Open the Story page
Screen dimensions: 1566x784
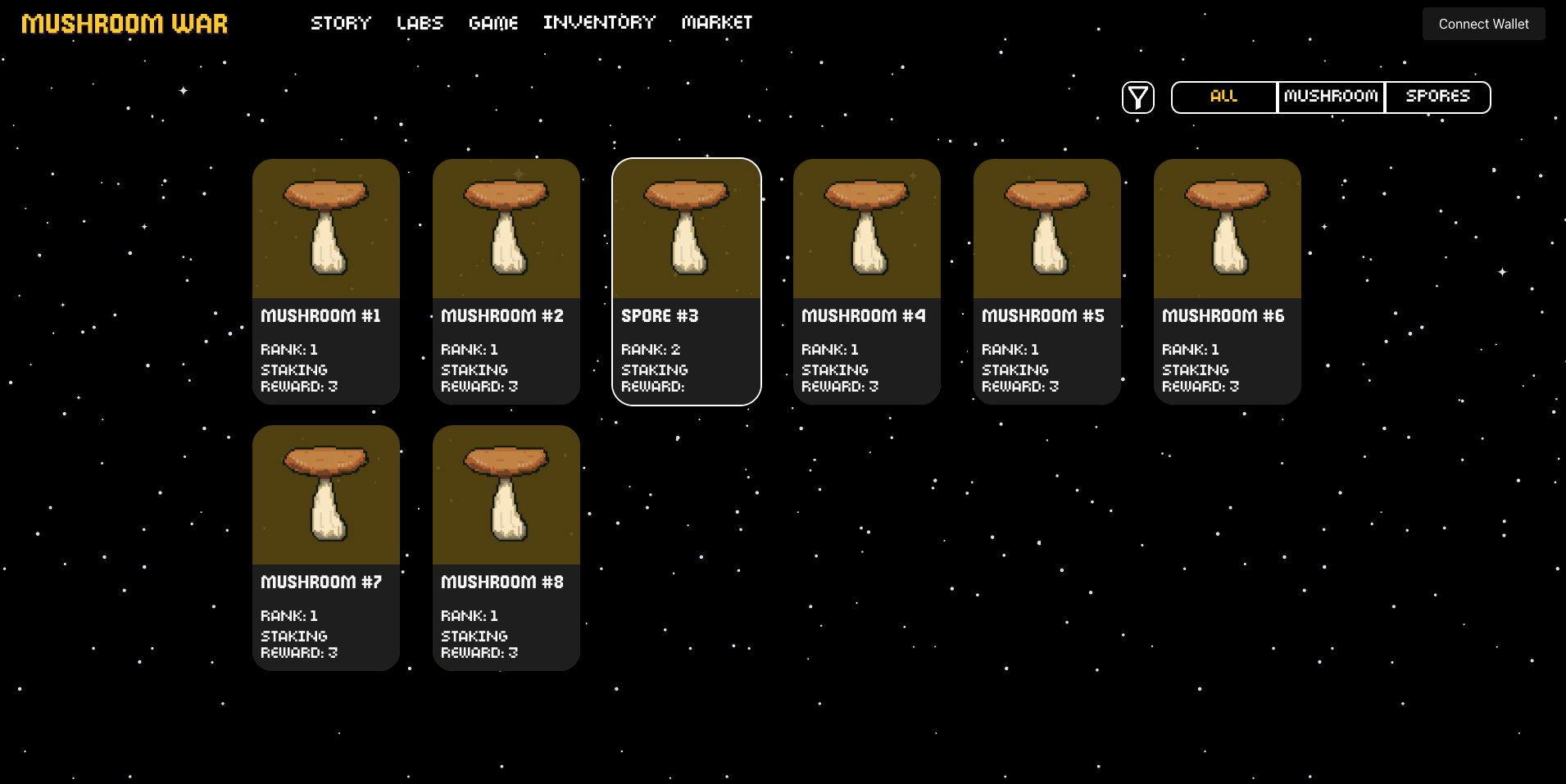(x=341, y=23)
